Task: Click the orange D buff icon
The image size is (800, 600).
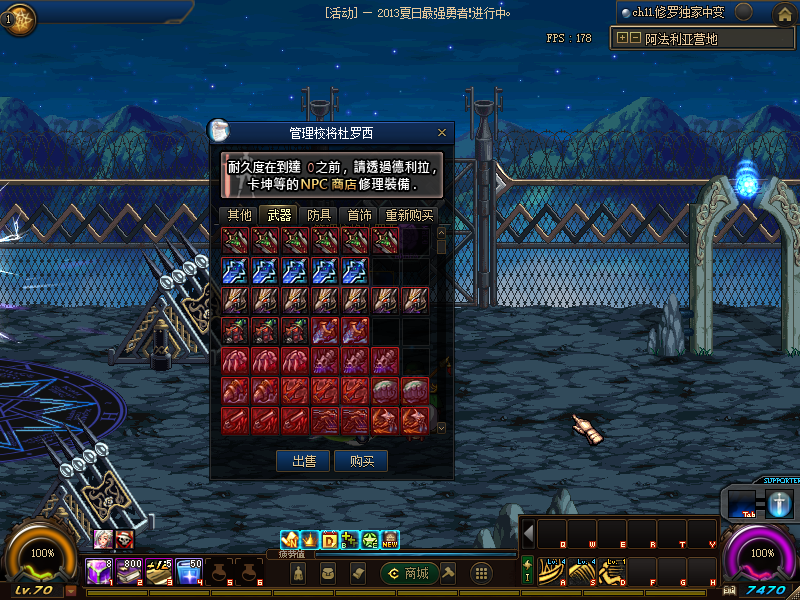Action: pyautogui.click(x=329, y=540)
